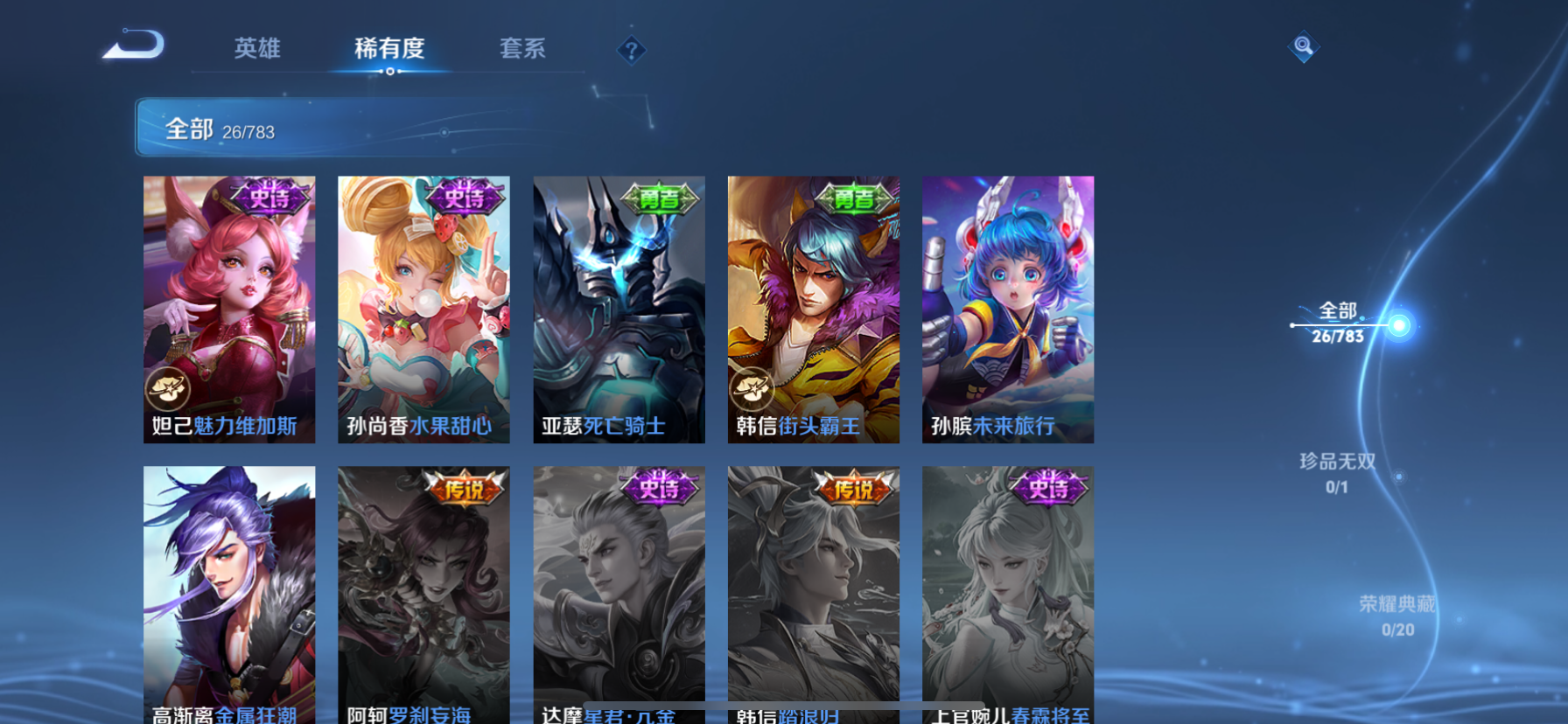Click the question mark help icon
The width and height of the screenshot is (1568, 724).
click(x=631, y=50)
